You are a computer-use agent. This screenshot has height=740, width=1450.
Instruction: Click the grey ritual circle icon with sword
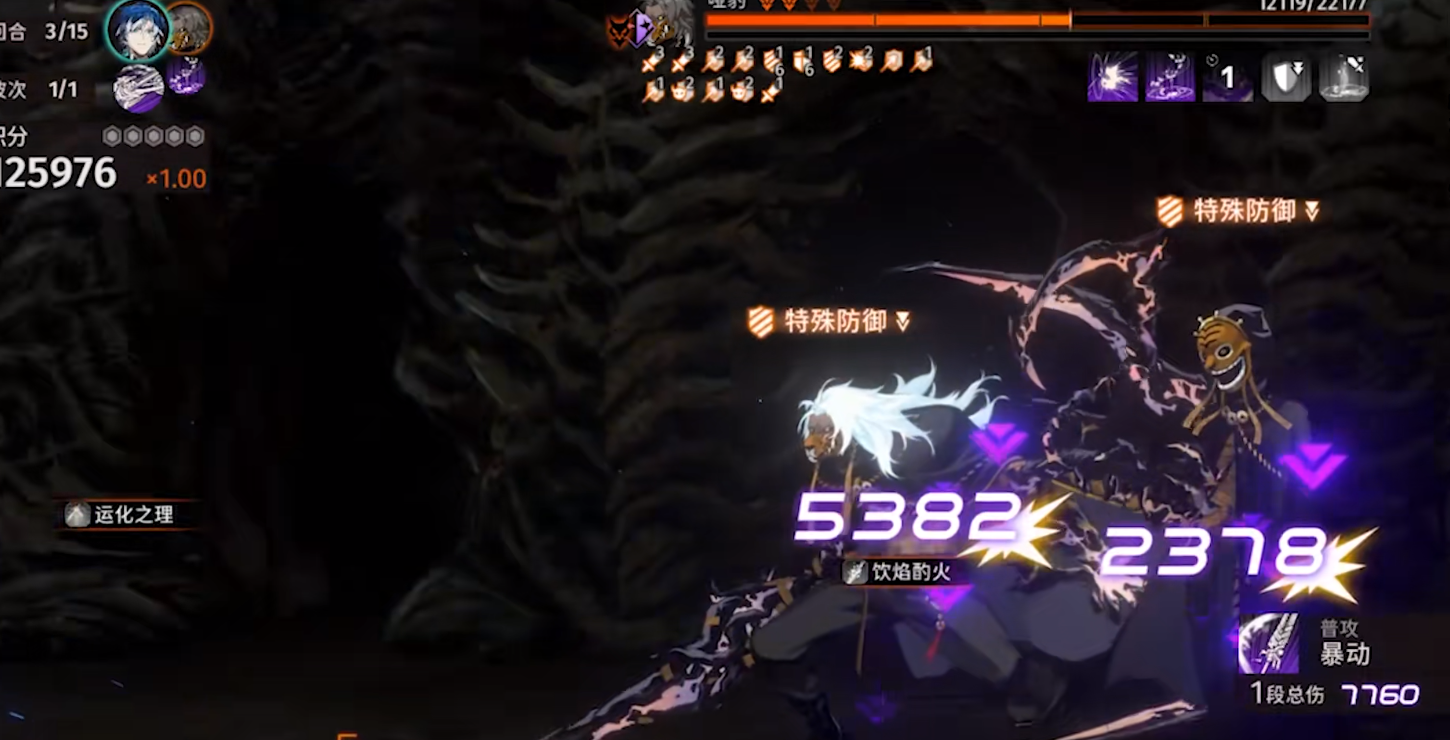pyautogui.click(x=1343, y=77)
